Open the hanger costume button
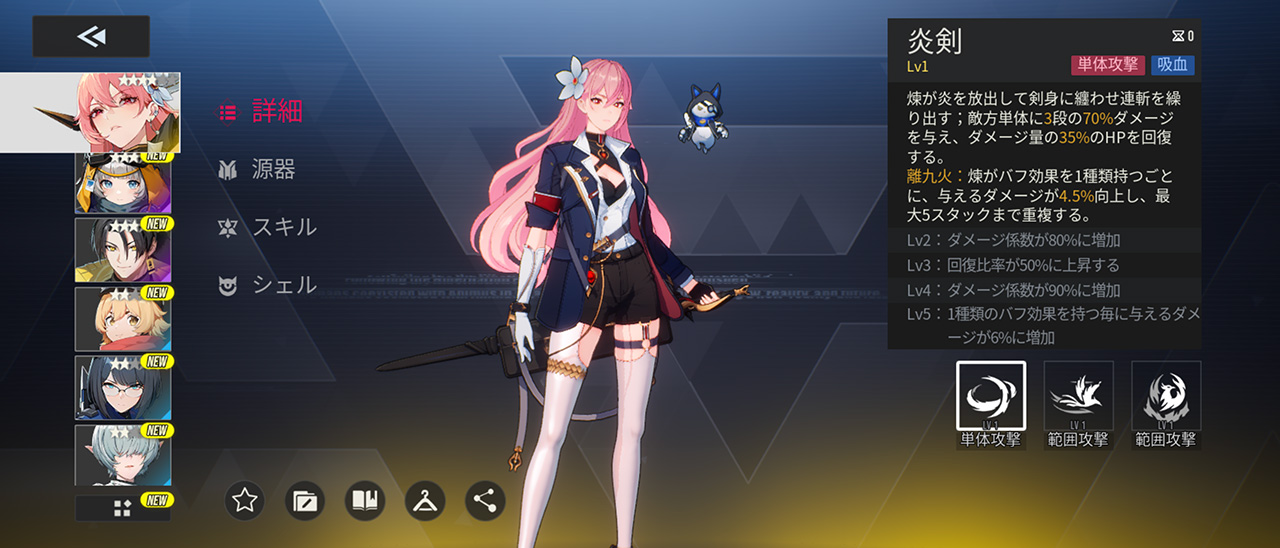Image resolution: width=1280 pixels, height=548 pixels. 425,501
